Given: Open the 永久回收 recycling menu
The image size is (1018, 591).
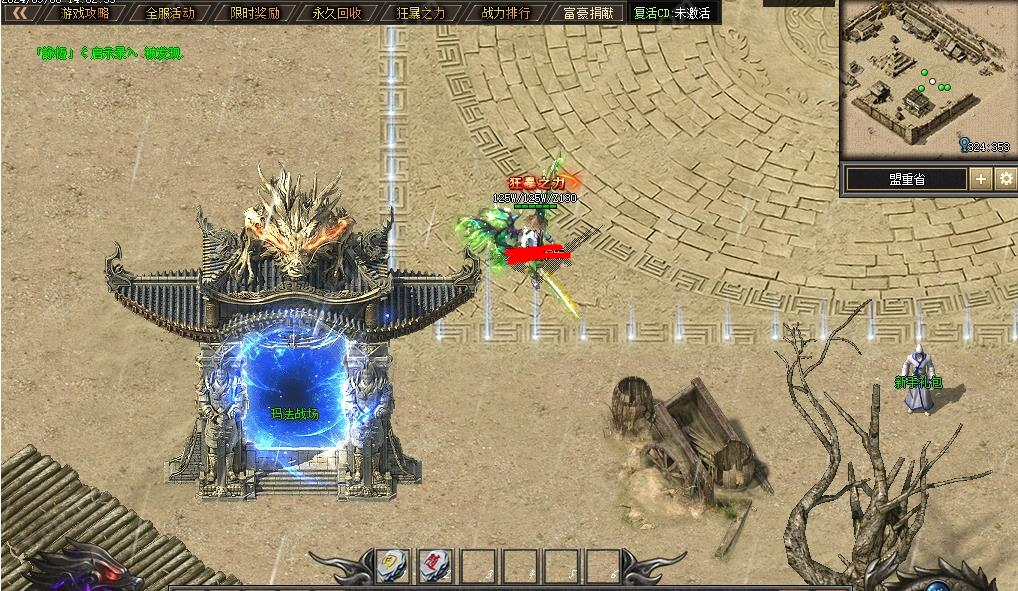Looking at the screenshot, I should coord(337,13).
